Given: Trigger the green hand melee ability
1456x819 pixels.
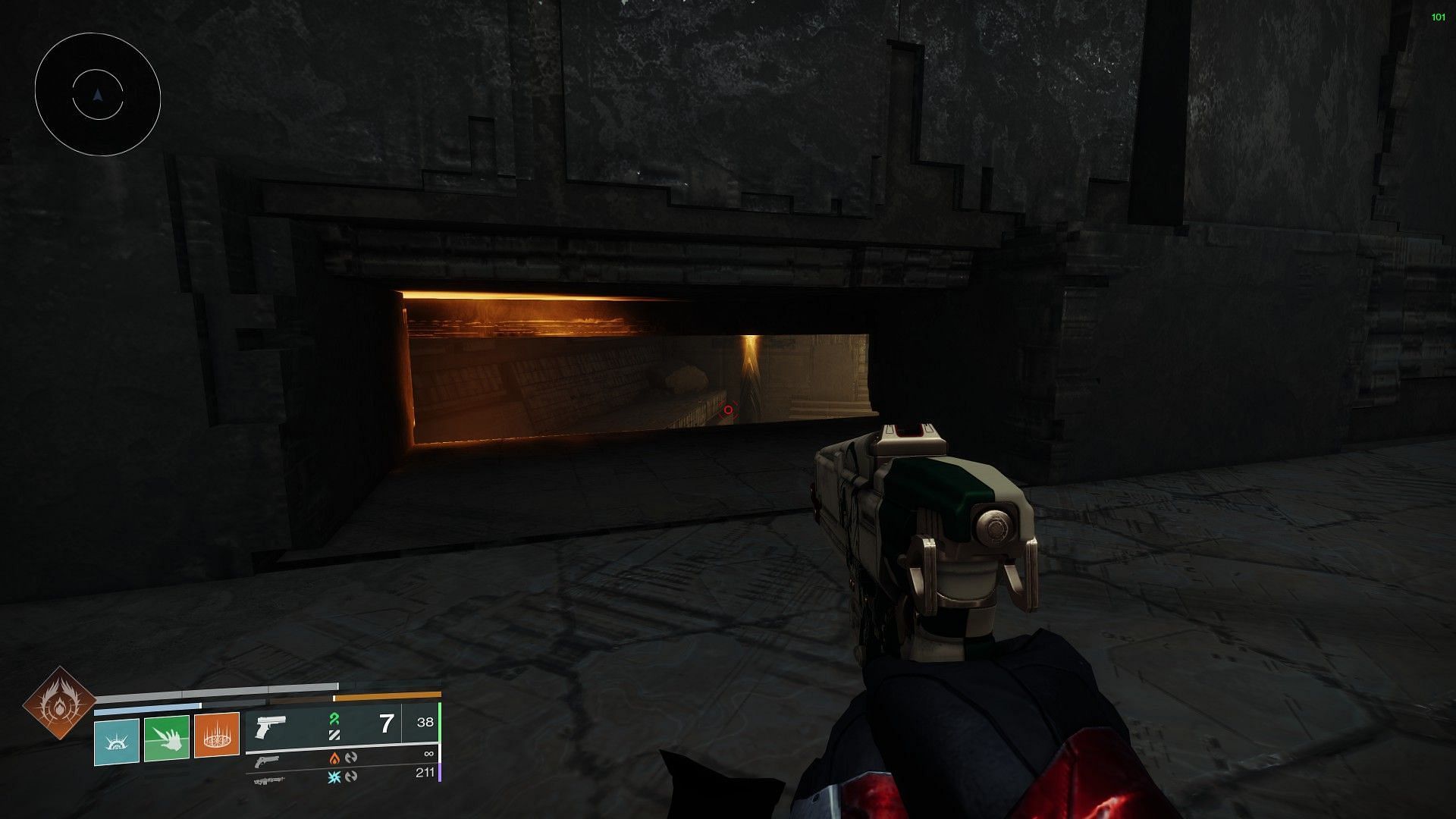Looking at the screenshot, I should pos(167,739).
